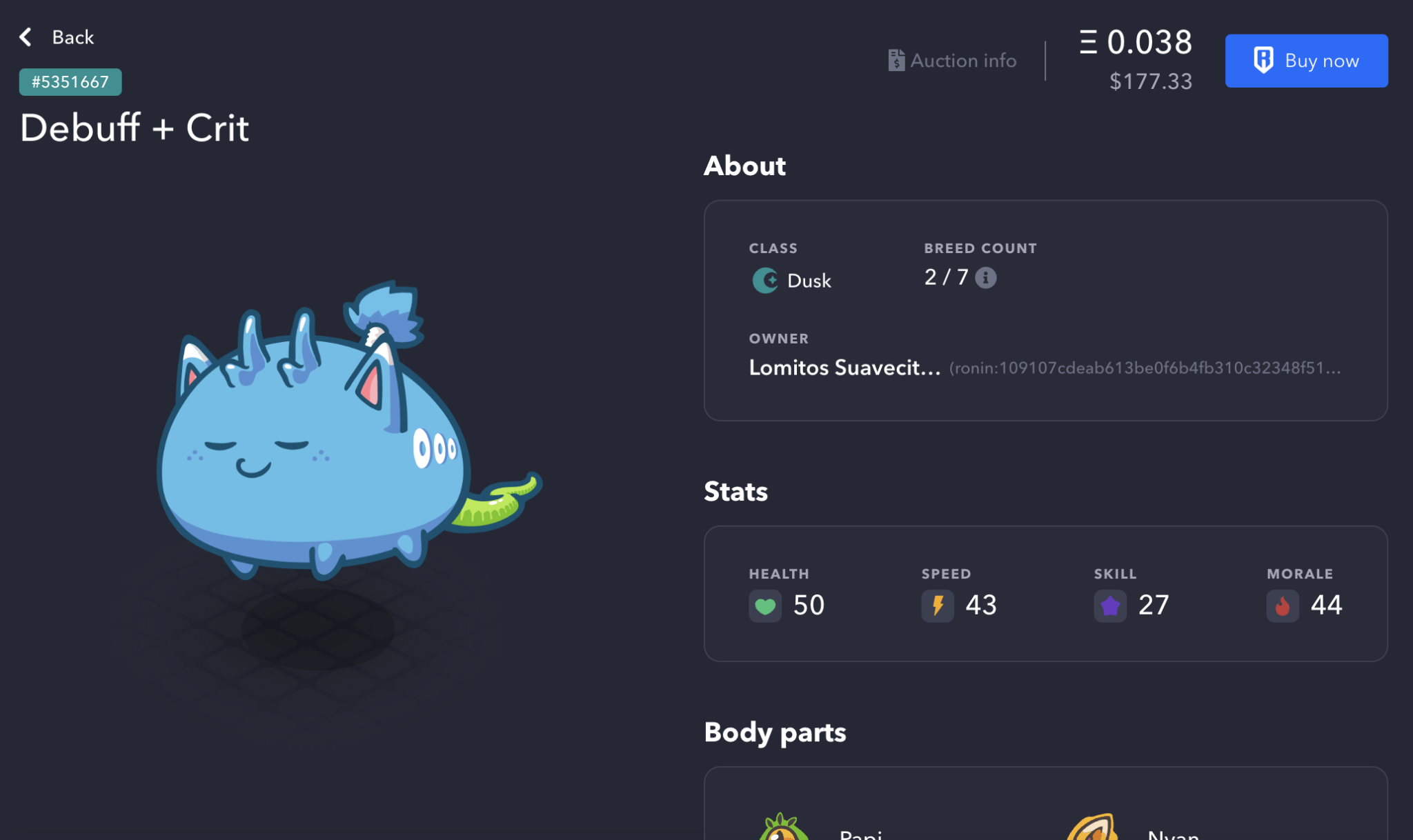Click the purple skill gem icon

pos(1110,606)
